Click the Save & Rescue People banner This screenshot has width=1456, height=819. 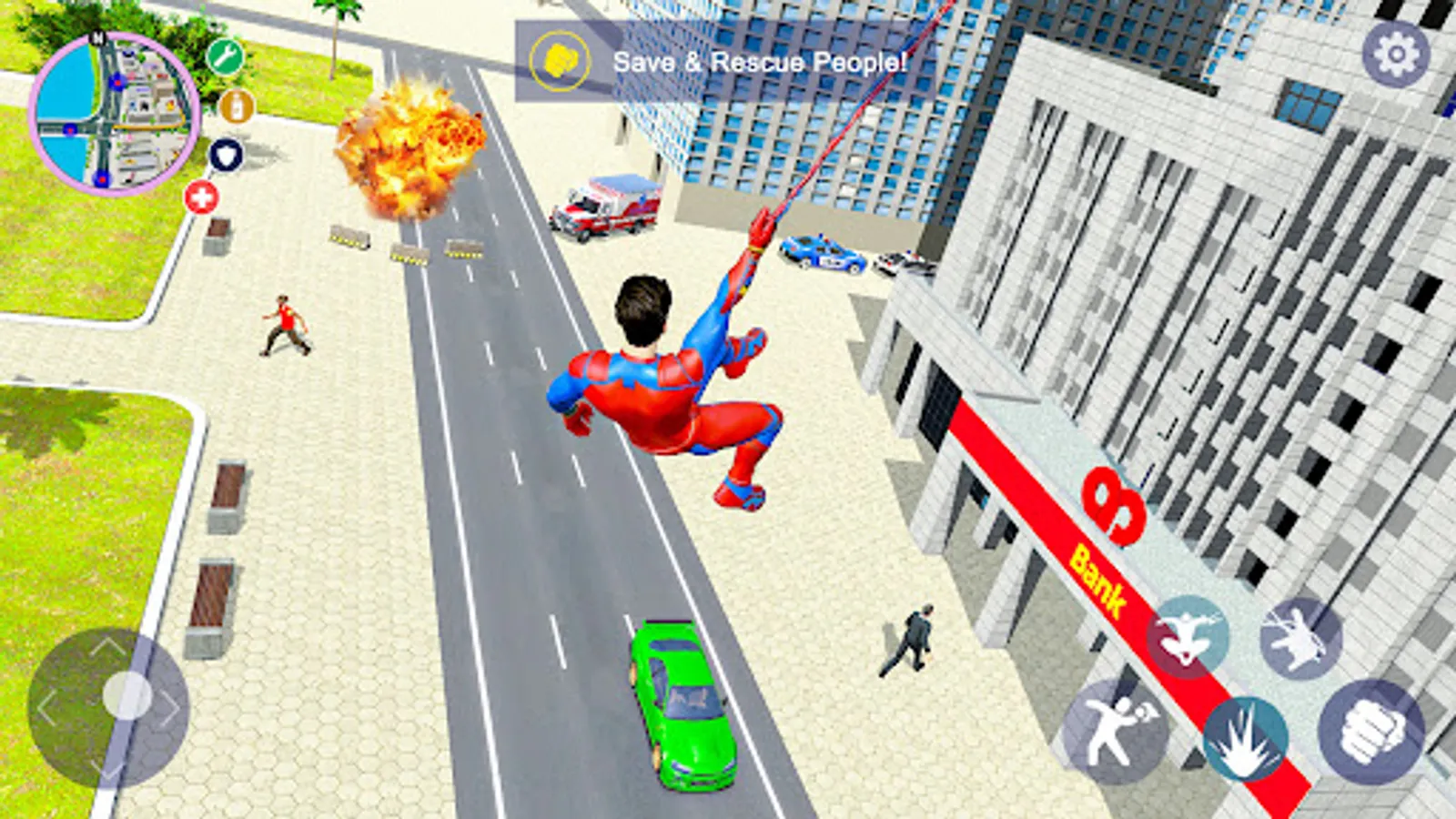[x=760, y=62]
